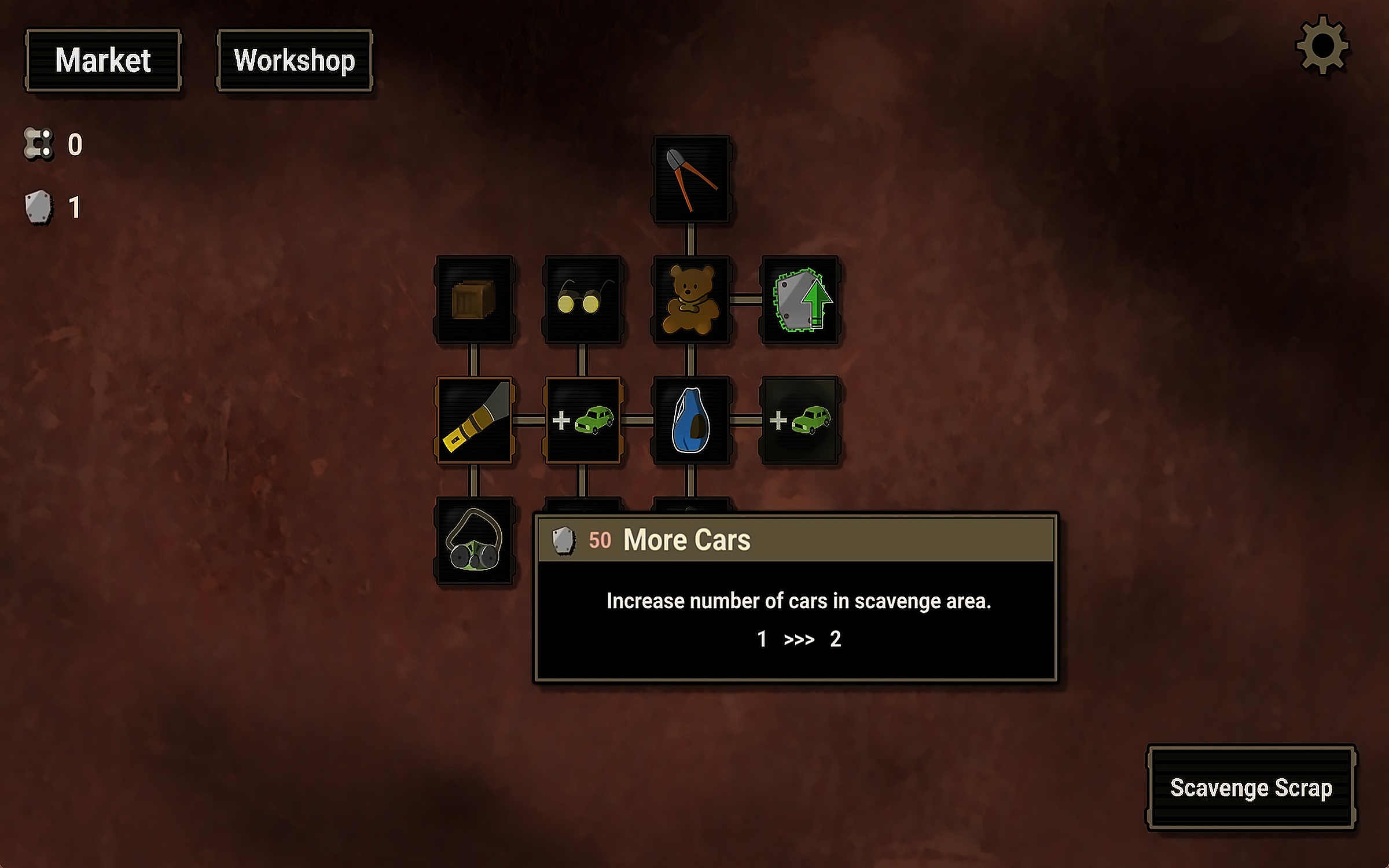Buy the orange-framed More Cars upgrade
1389x868 pixels.
(x=582, y=420)
